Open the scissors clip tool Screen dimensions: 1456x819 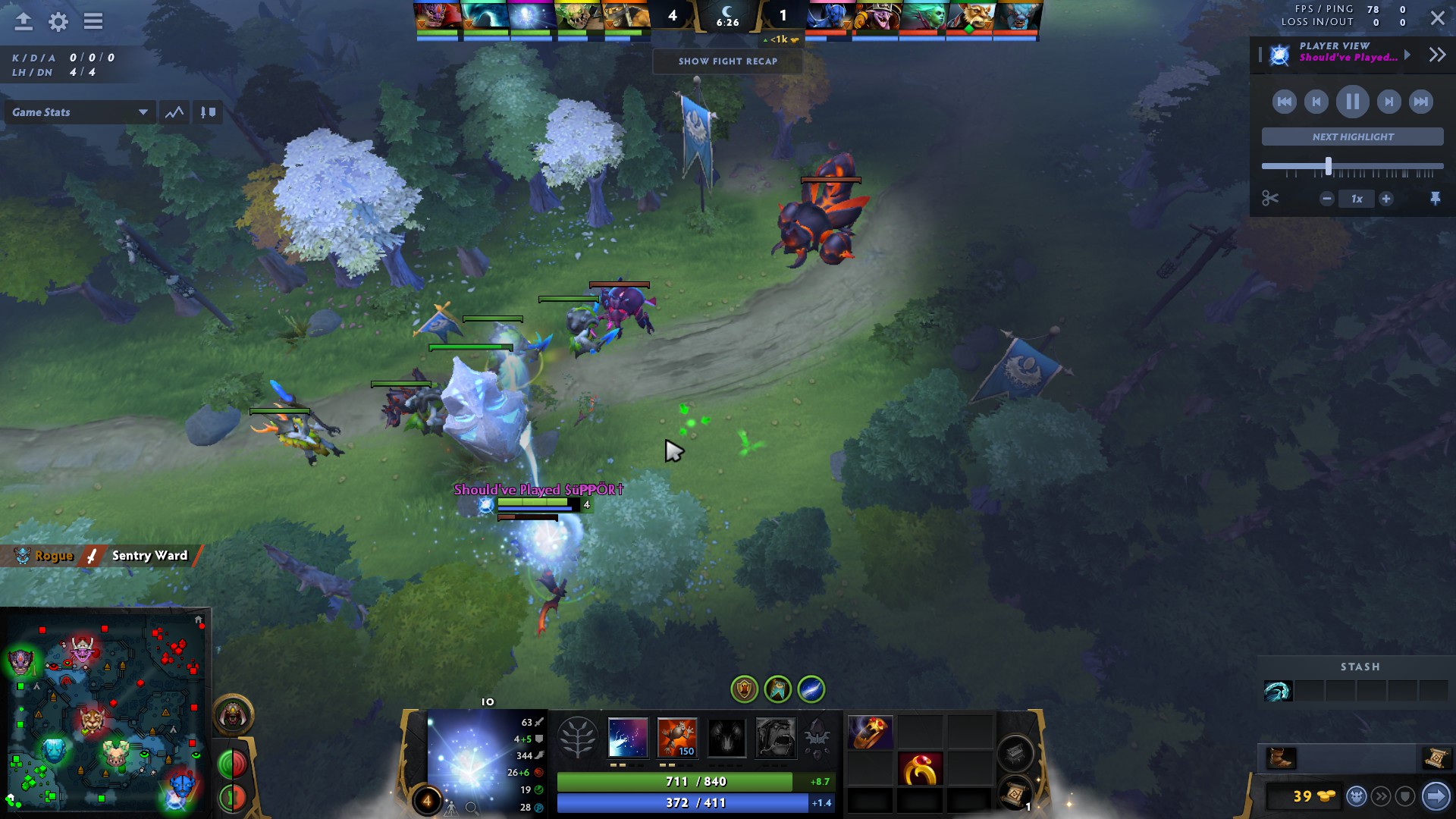pyautogui.click(x=1270, y=199)
